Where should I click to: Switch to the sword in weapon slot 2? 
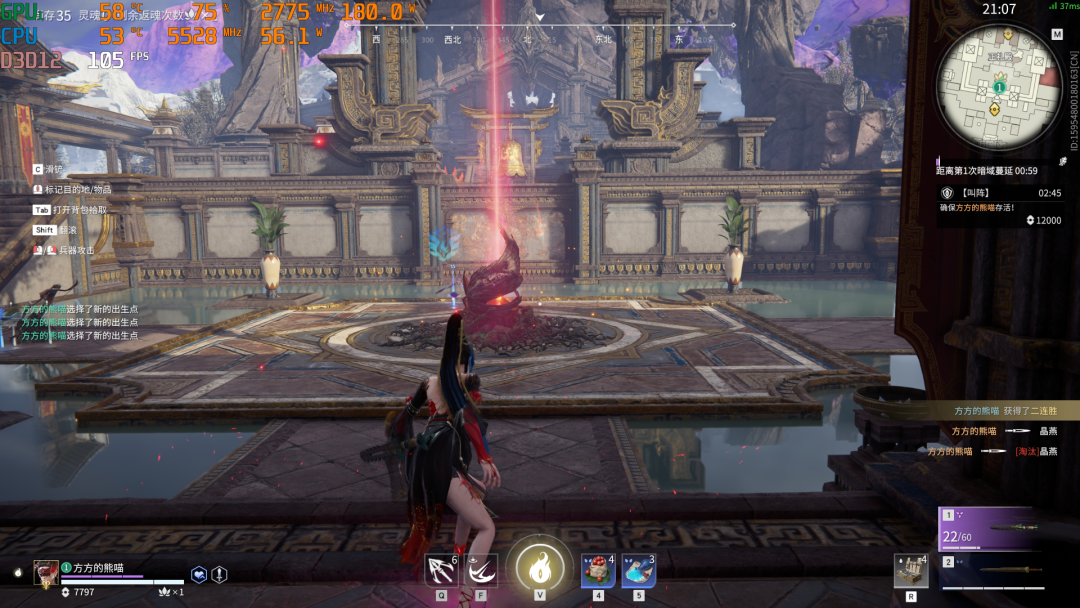pyautogui.click(x=992, y=574)
